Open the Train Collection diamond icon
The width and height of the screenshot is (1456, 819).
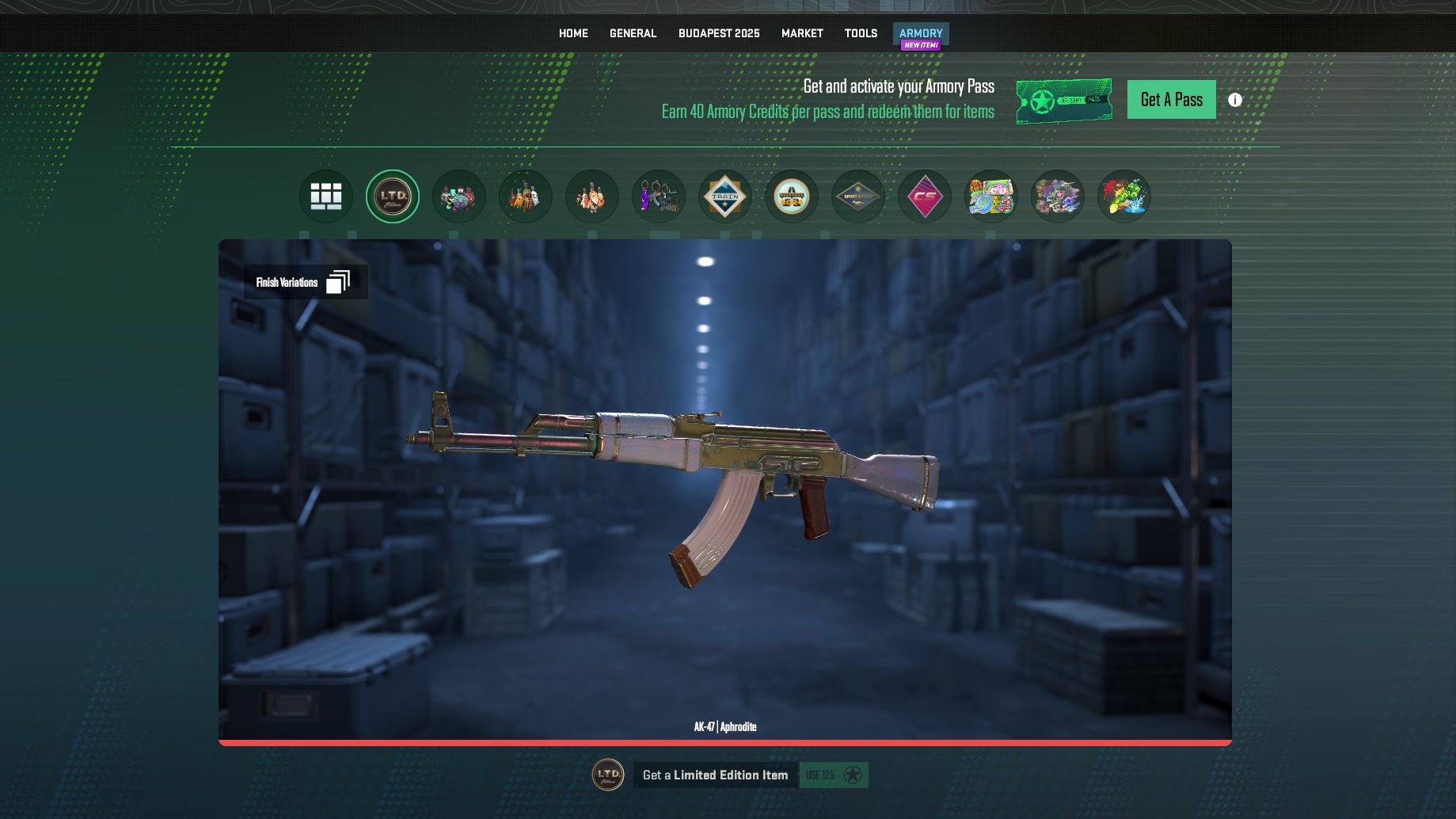click(724, 196)
